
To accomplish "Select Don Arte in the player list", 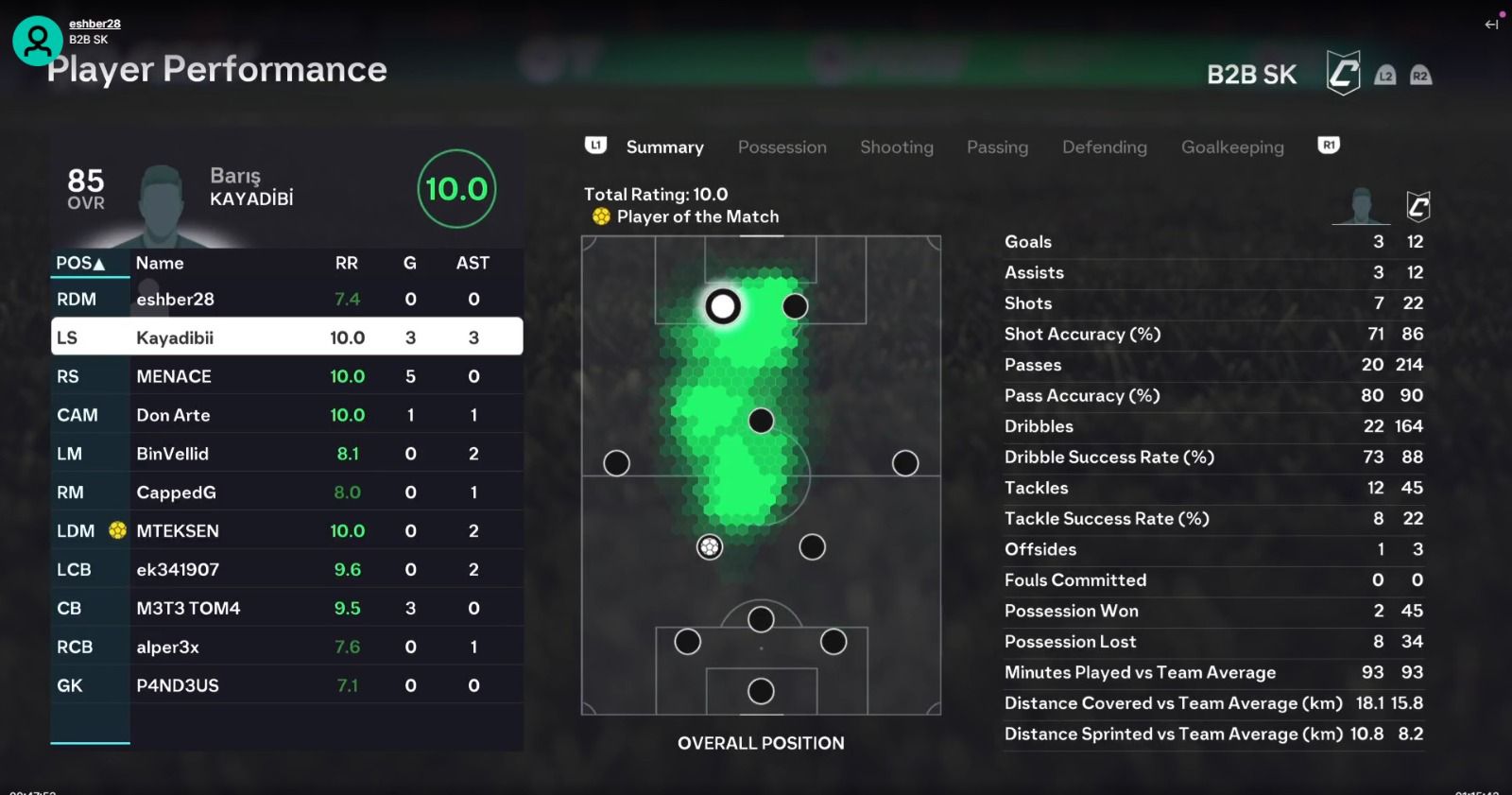I will click(286, 415).
